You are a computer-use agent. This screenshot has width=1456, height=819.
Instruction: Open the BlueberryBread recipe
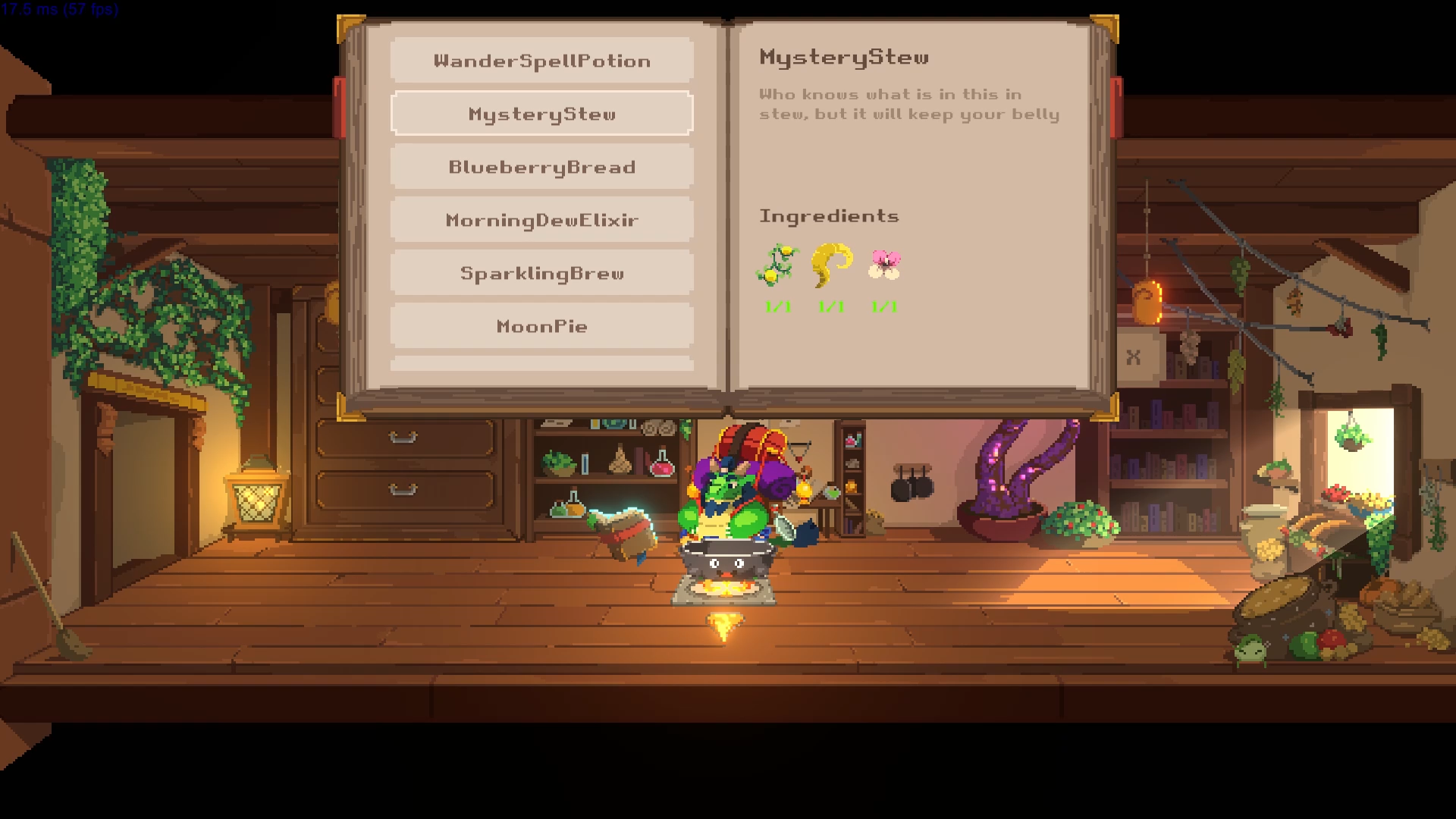[541, 167]
